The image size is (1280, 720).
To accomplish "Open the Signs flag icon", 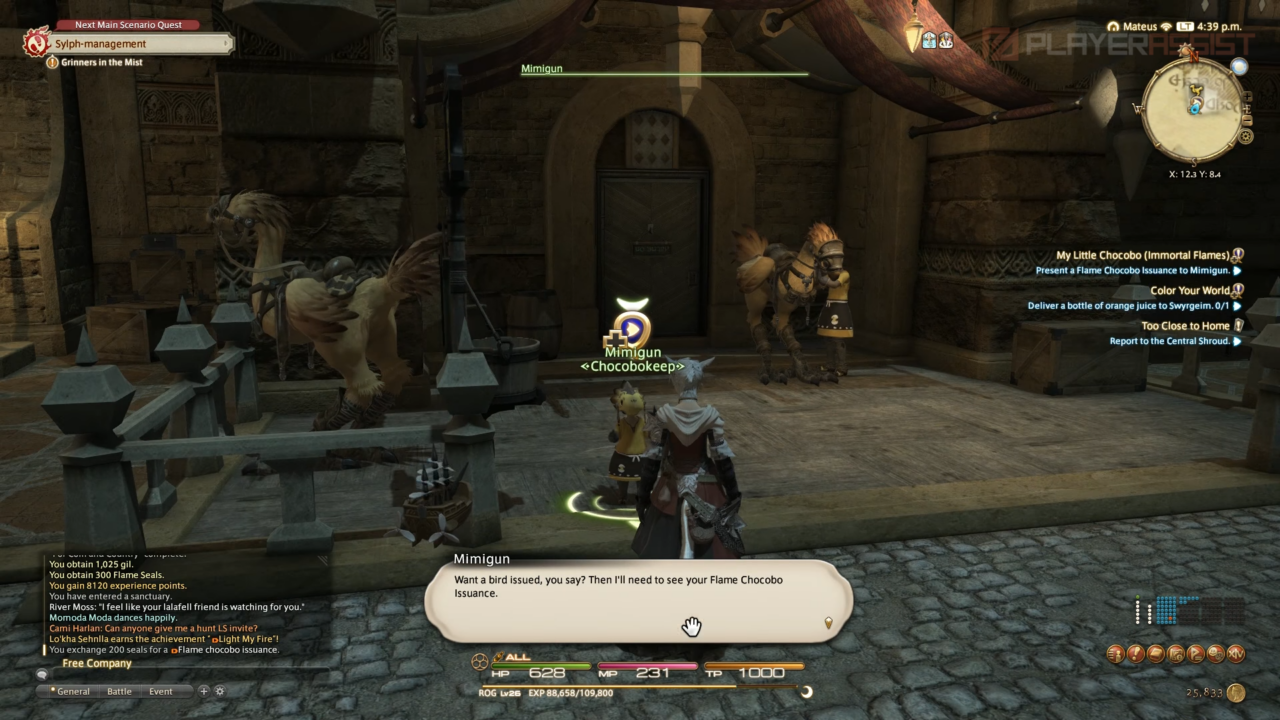I will click(x=1196, y=654).
